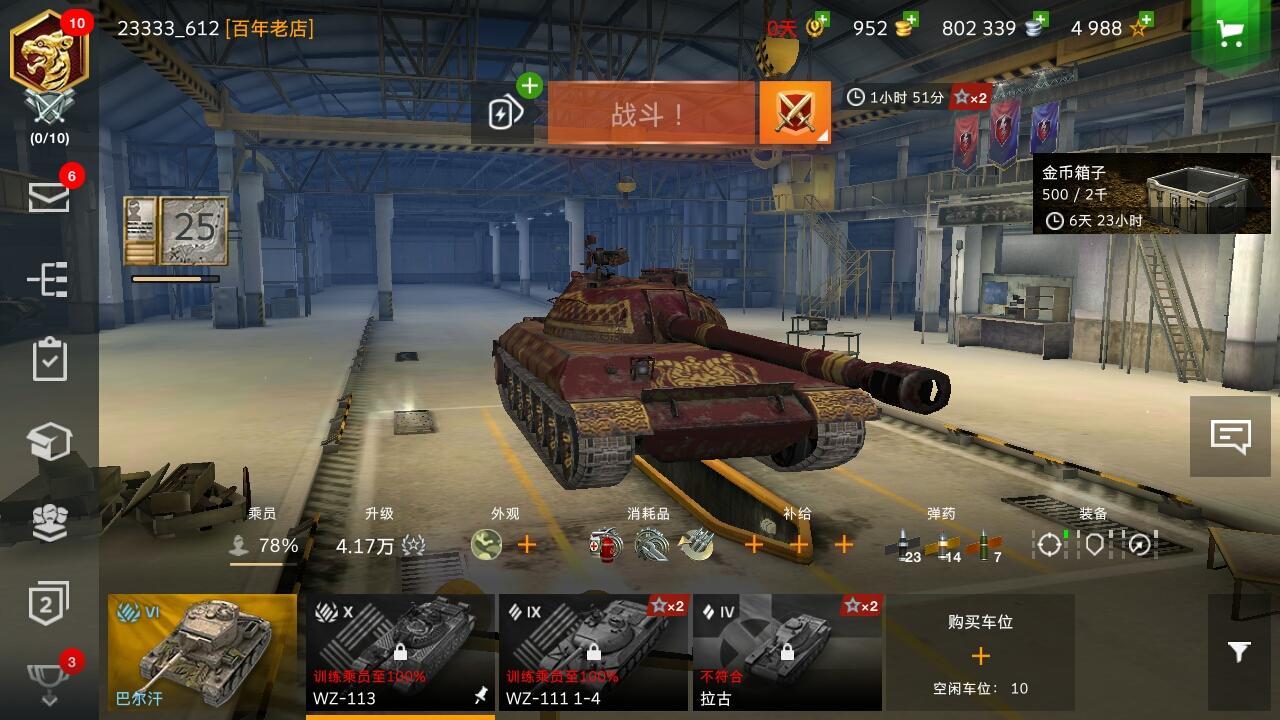Open the camouflage appearance icon
The height and width of the screenshot is (720, 1280).
click(x=484, y=545)
